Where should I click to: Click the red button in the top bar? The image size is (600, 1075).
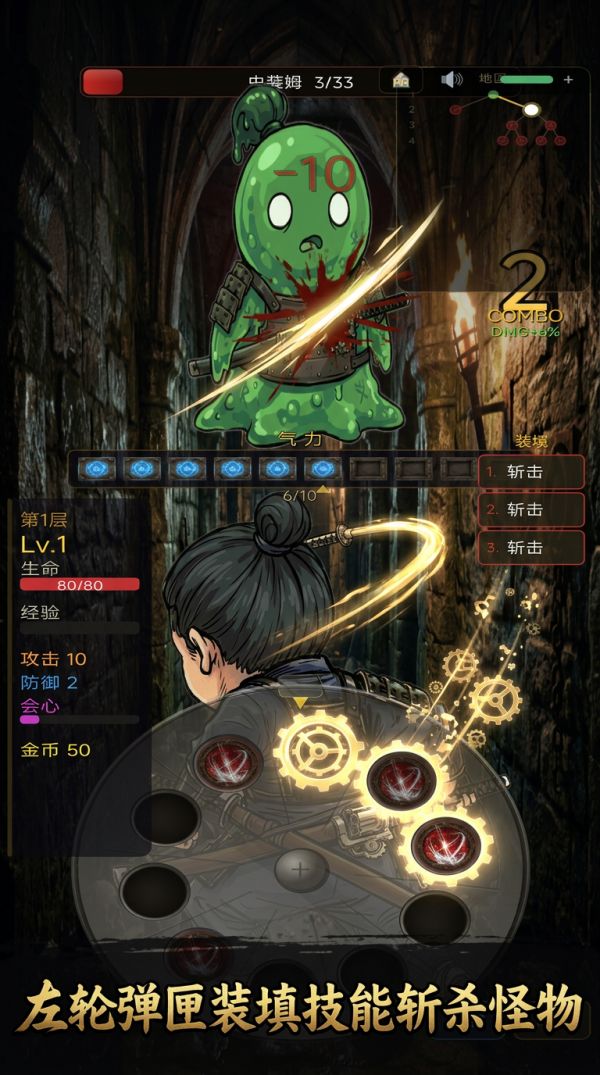point(102,82)
